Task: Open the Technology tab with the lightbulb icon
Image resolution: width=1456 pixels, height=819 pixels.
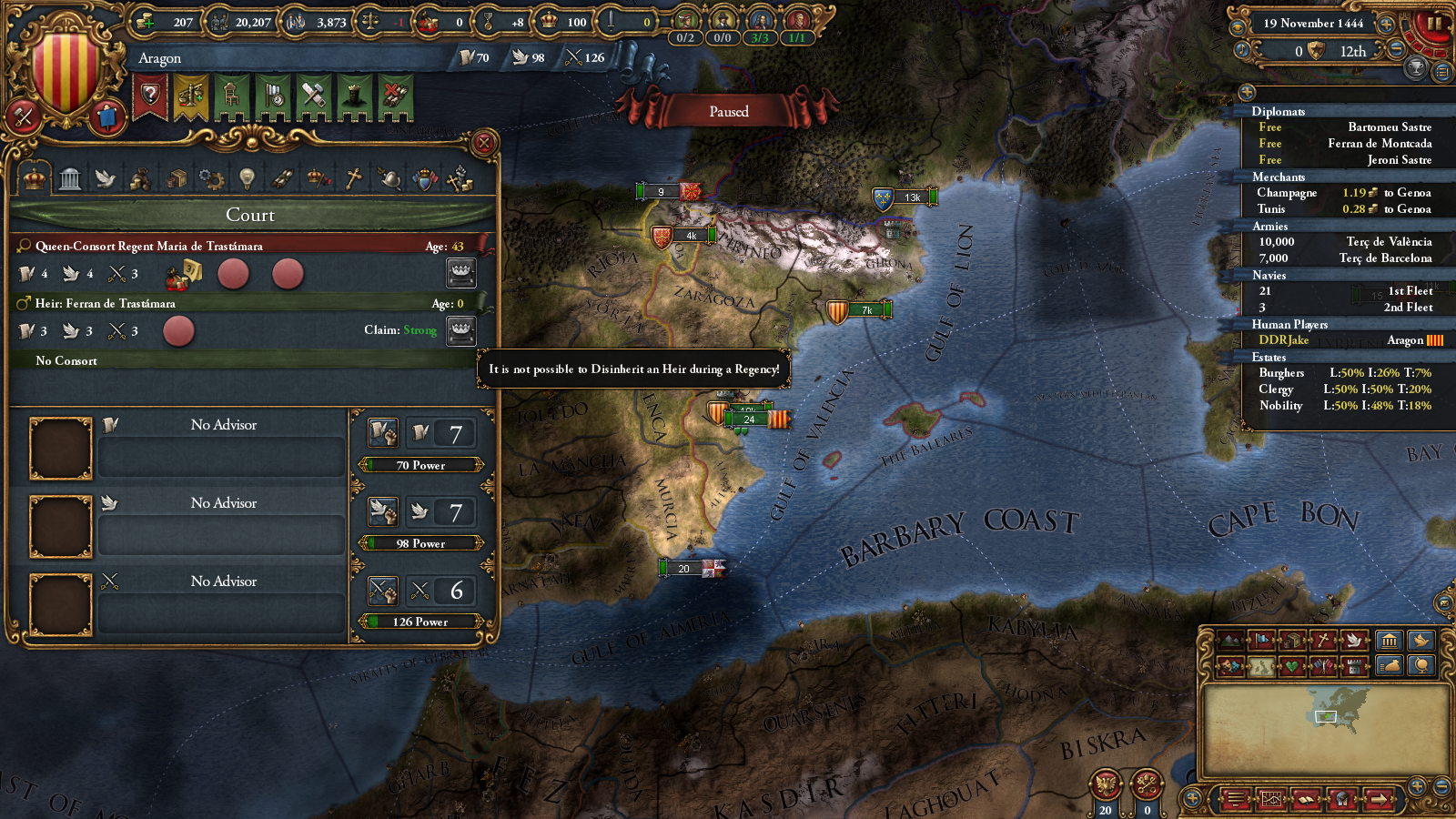Action: coord(247,178)
